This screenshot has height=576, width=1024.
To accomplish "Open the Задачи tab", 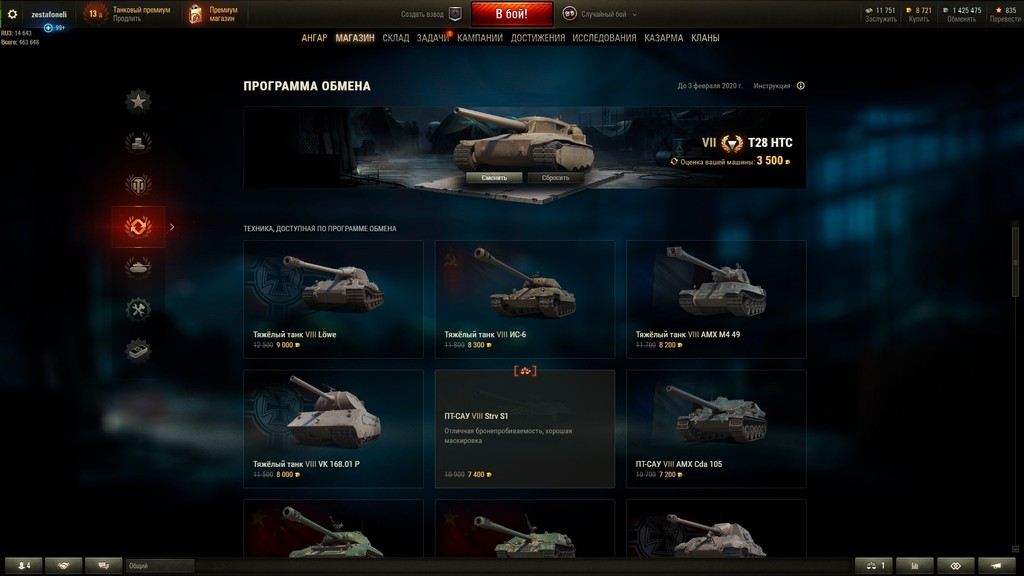I will (x=432, y=38).
